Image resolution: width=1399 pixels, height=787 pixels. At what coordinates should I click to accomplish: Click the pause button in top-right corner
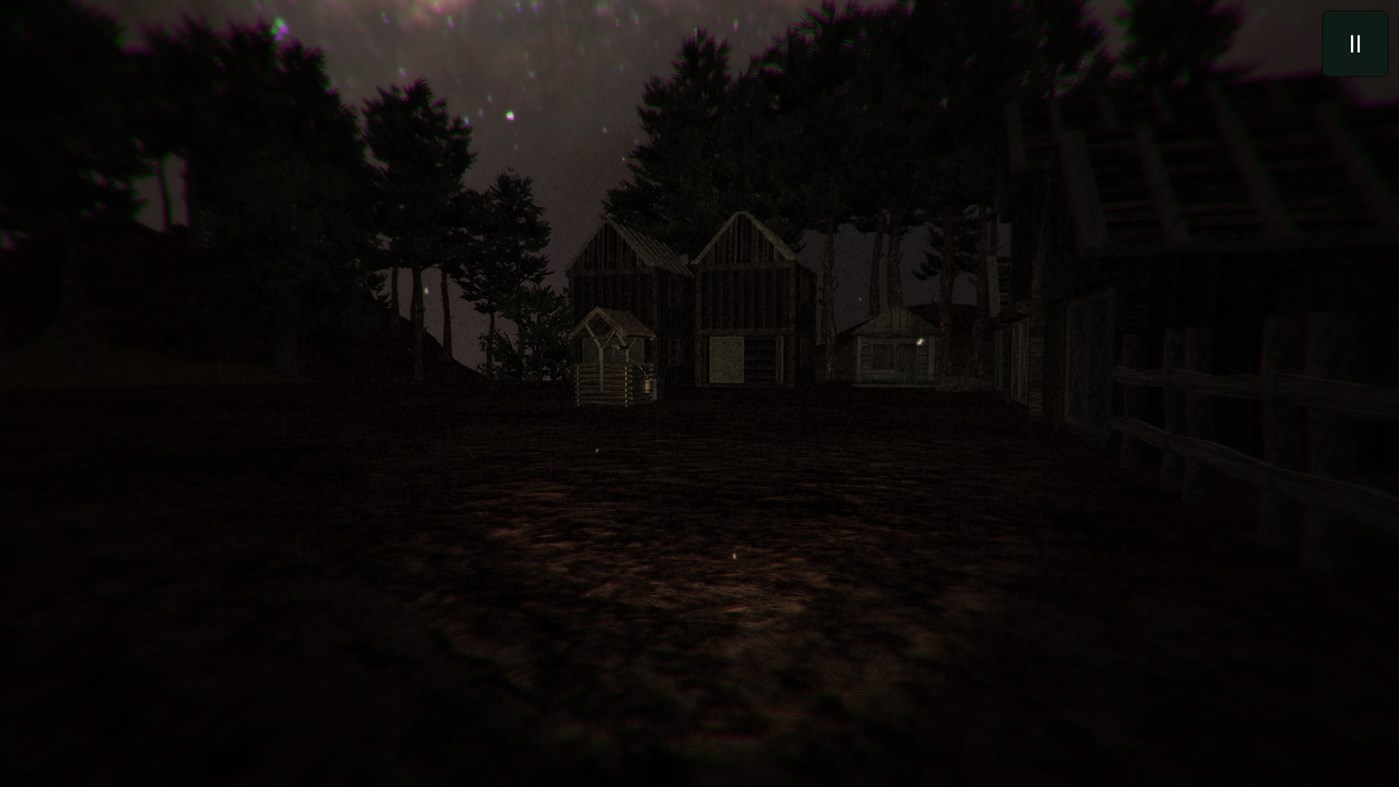[x=1354, y=43]
